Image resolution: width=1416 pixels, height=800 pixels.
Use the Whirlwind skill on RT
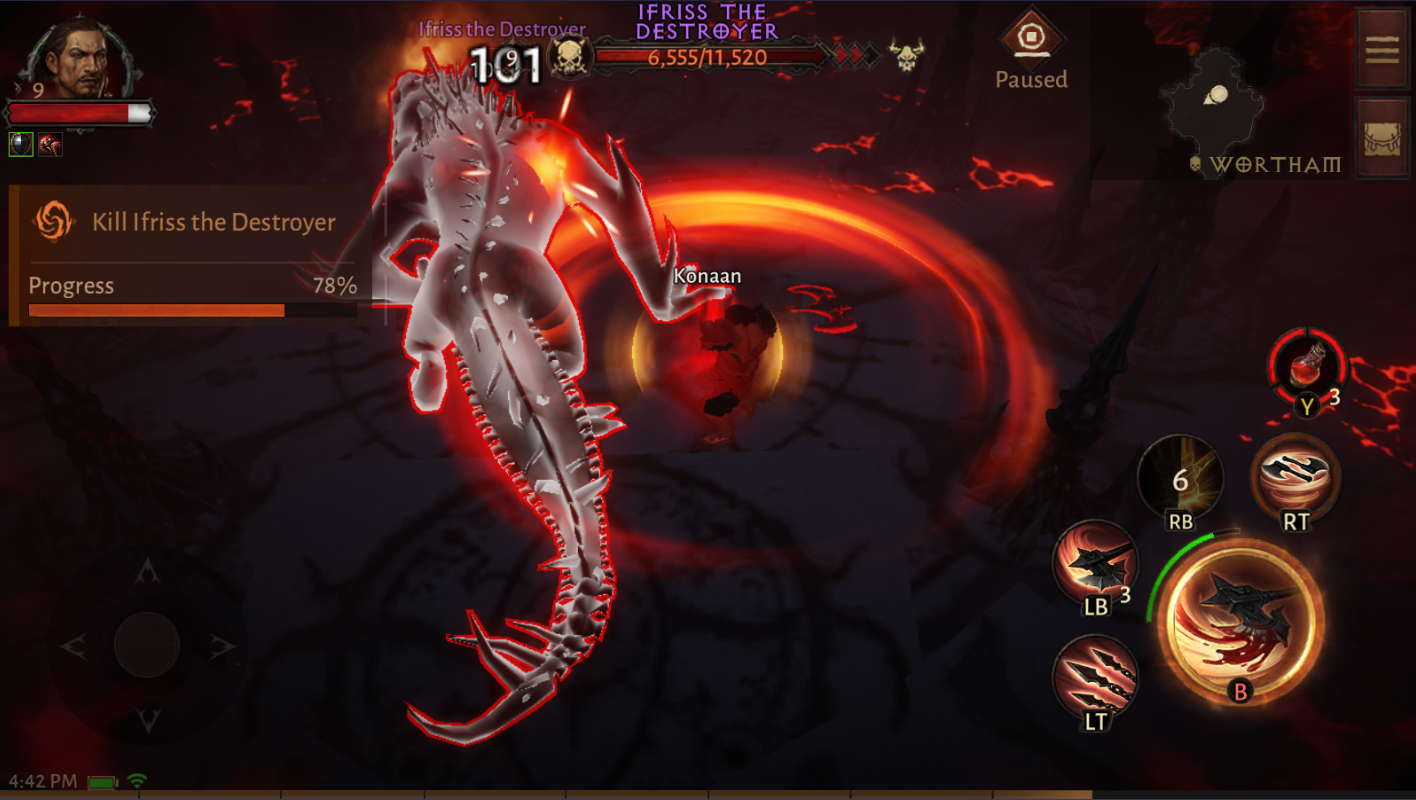(1297, 479)
